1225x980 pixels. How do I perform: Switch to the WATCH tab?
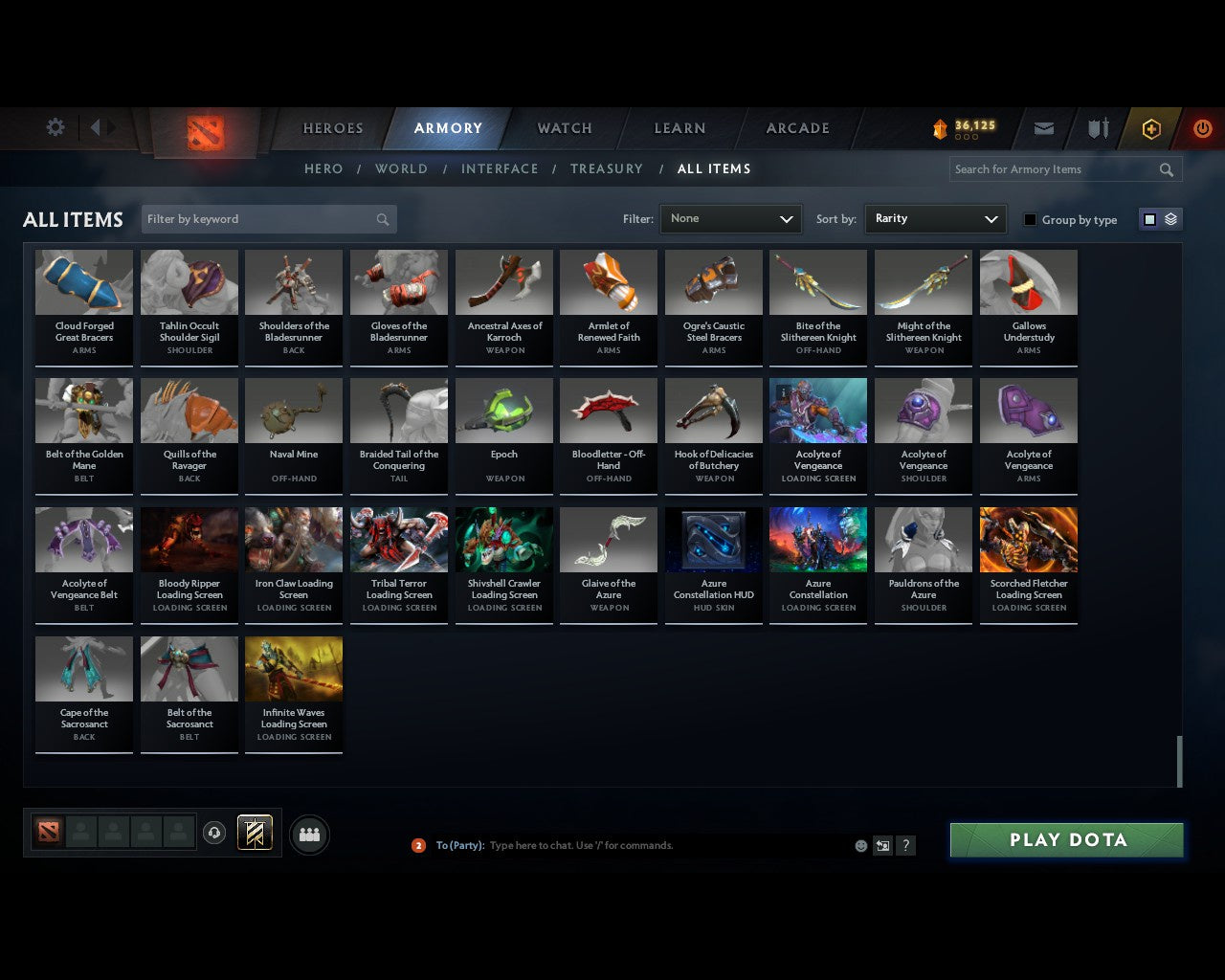tap(564, 127)
